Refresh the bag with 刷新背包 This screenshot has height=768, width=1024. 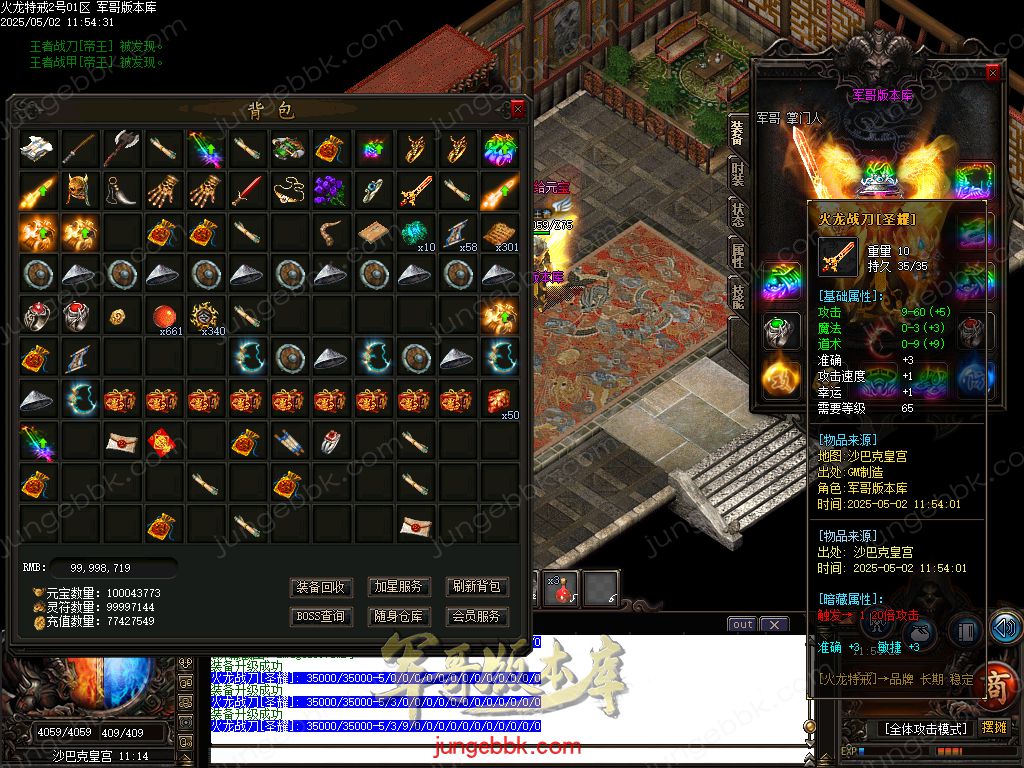476,587
